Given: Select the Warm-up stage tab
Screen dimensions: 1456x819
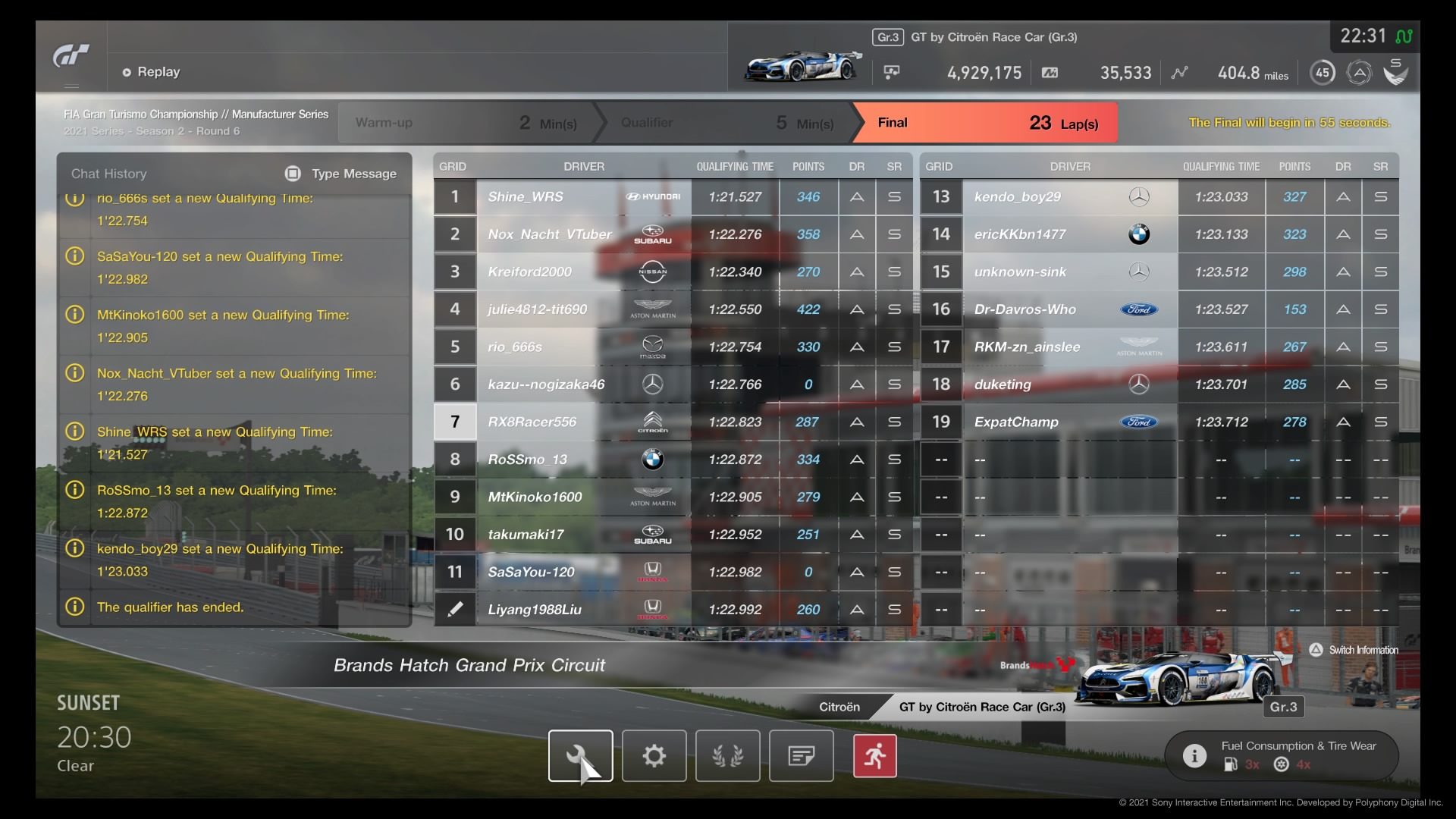Looking at the screenshot, I should click(x=464, y=123).
